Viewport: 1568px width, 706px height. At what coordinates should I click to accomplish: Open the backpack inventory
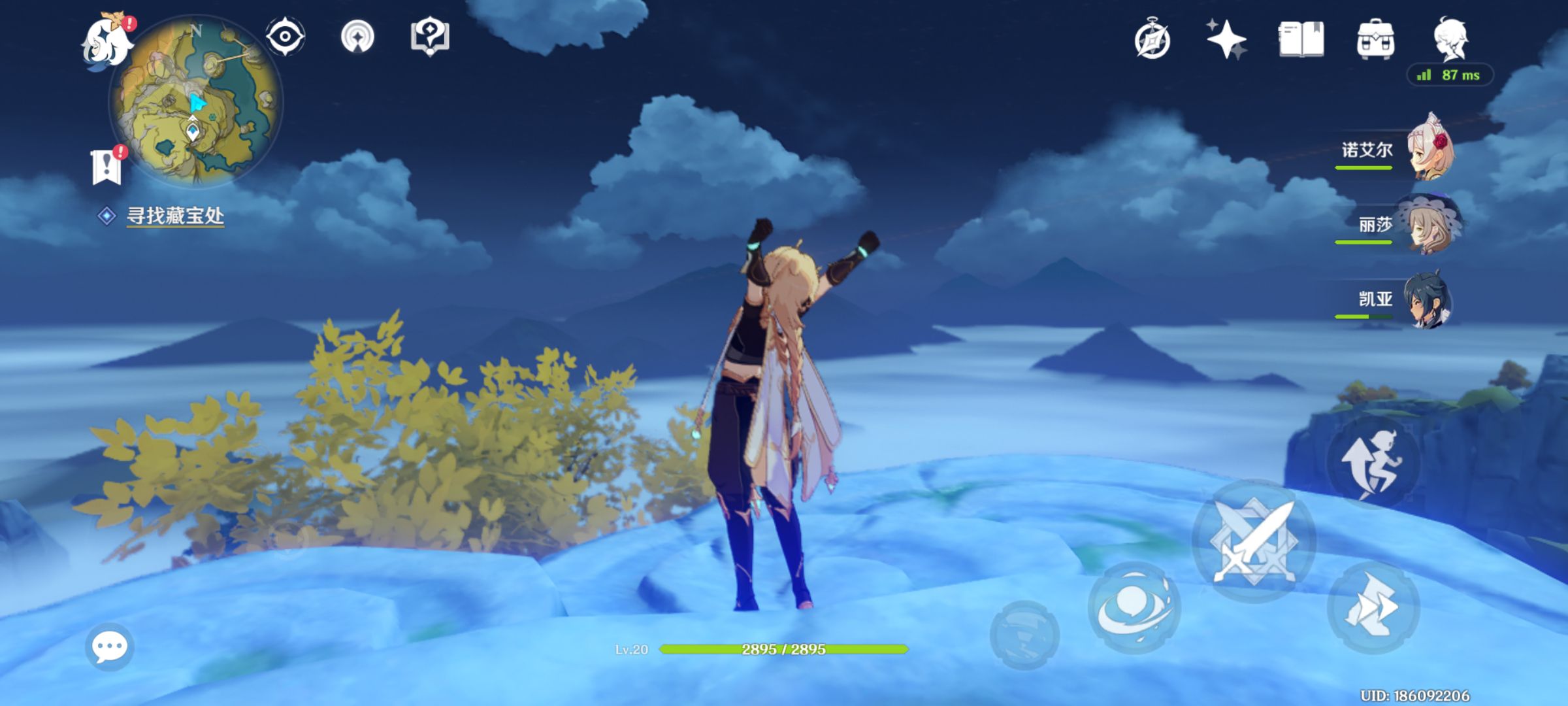click(x=1375, y=41)
